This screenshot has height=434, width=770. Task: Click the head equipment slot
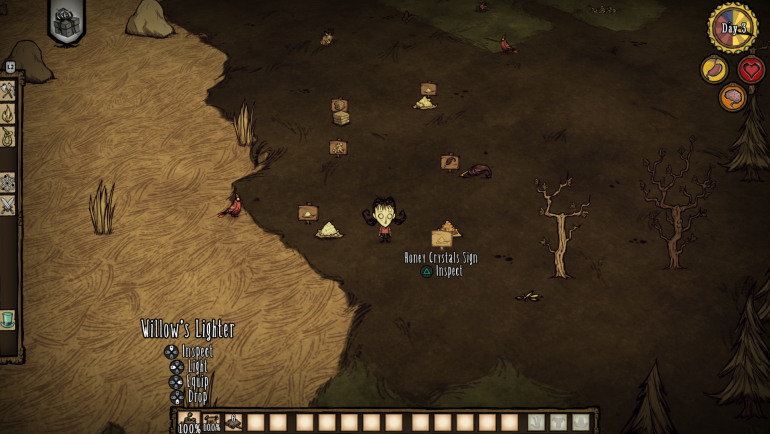(581, 423)
